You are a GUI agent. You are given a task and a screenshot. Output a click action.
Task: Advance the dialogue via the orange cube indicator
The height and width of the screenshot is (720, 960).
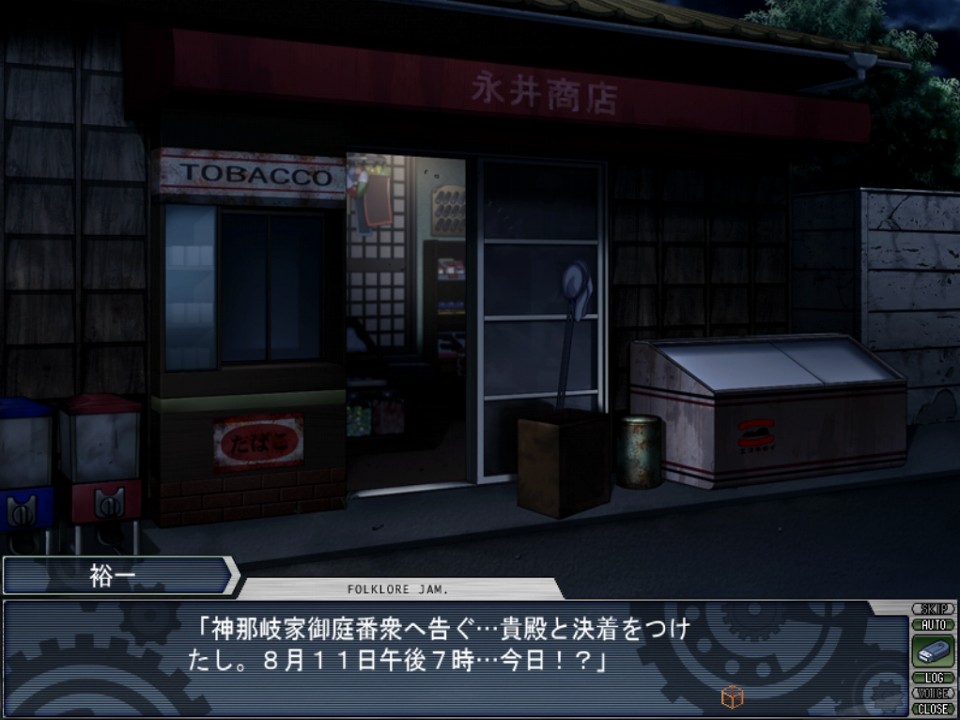[732, 696]
